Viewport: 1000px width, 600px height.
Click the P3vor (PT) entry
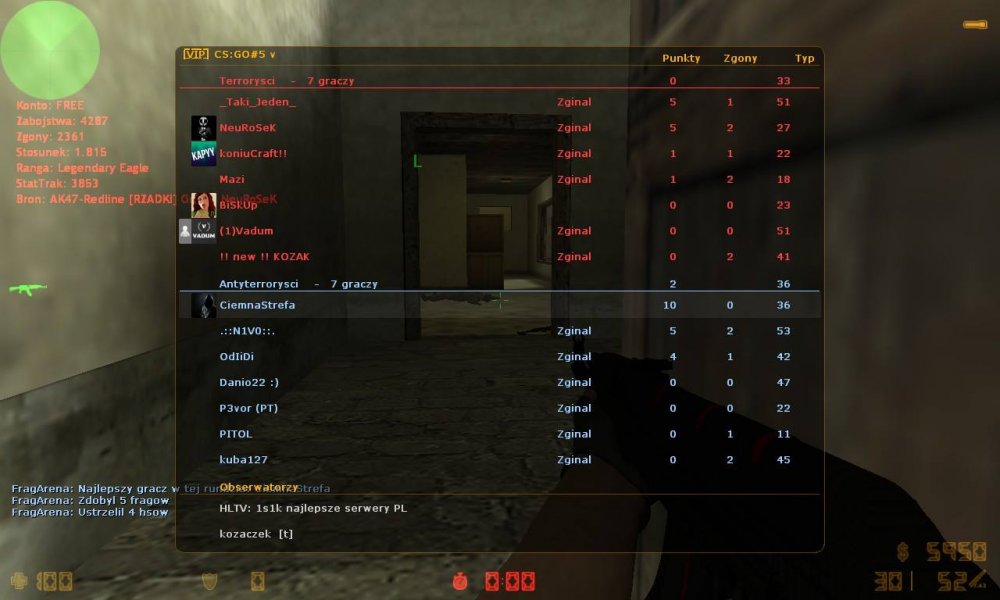tap(248, 409)
